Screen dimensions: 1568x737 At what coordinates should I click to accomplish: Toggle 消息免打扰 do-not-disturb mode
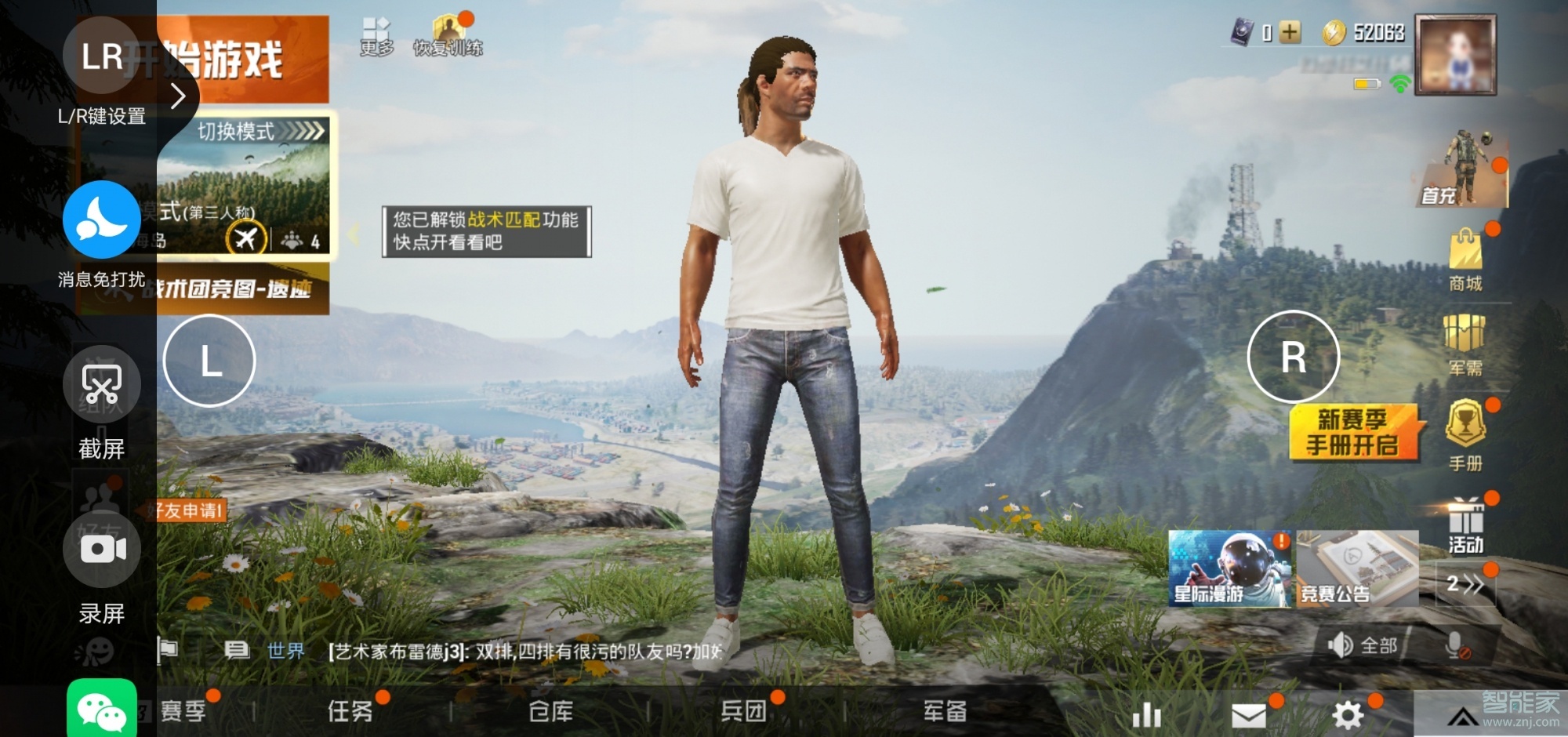pyautogui.click(x=100, y=220)
